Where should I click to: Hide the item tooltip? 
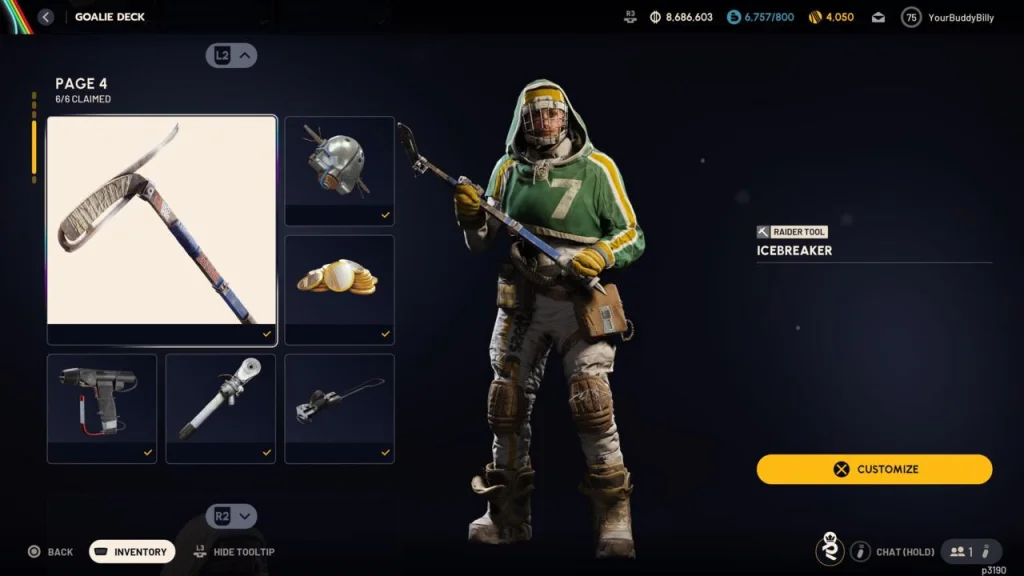(x=234, y=552)
